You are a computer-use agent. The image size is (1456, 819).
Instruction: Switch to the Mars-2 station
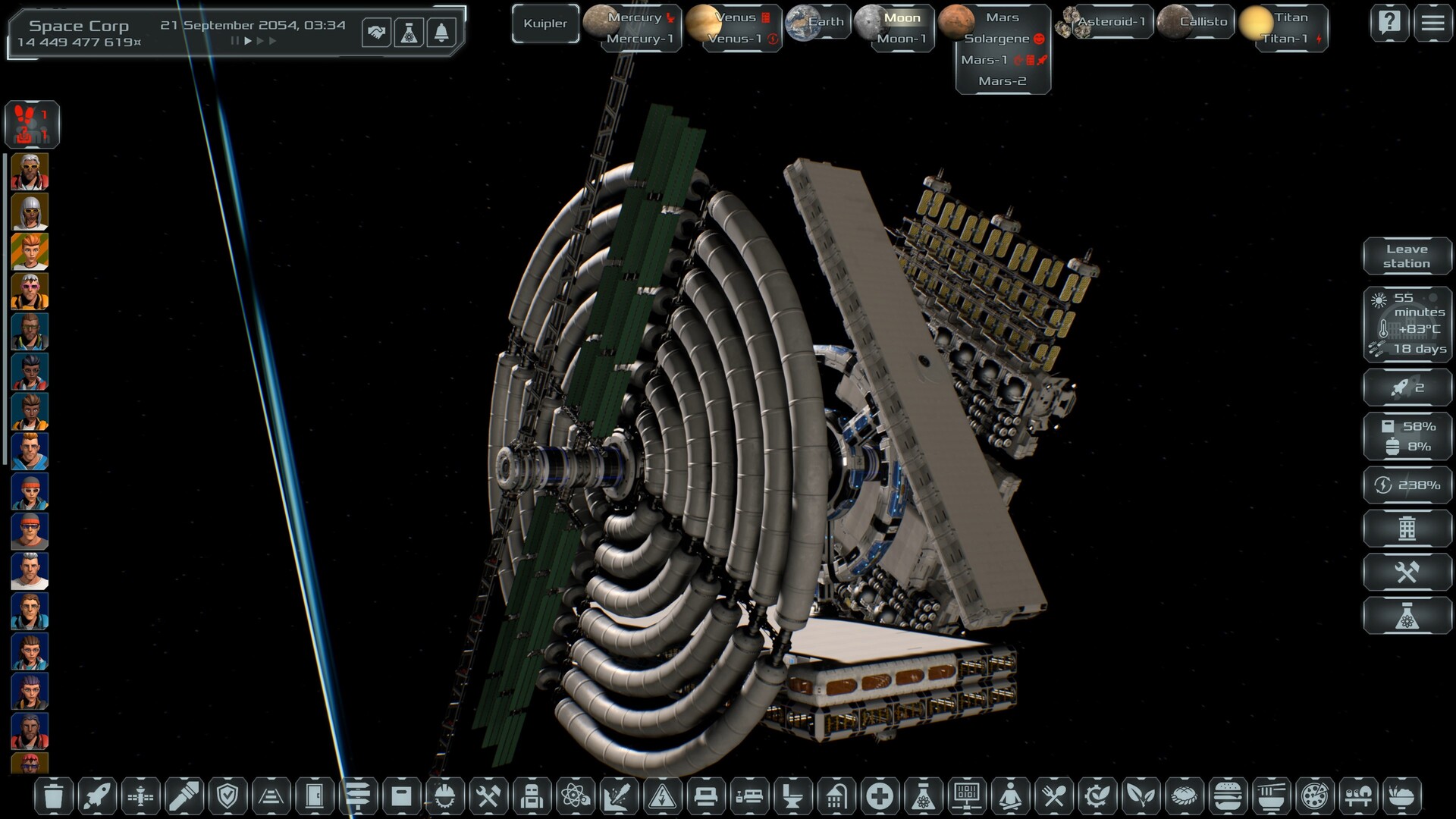pos(1002,81)
